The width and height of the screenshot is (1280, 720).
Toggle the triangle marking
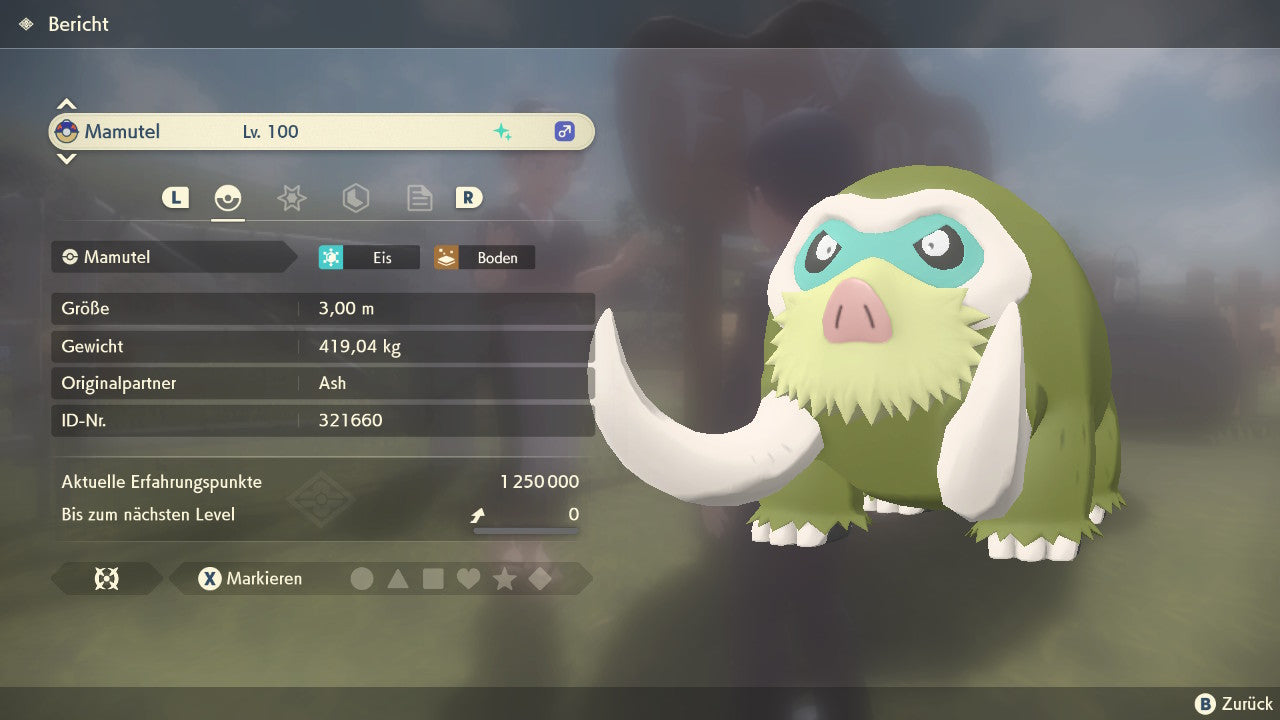(x=398, y=578)
